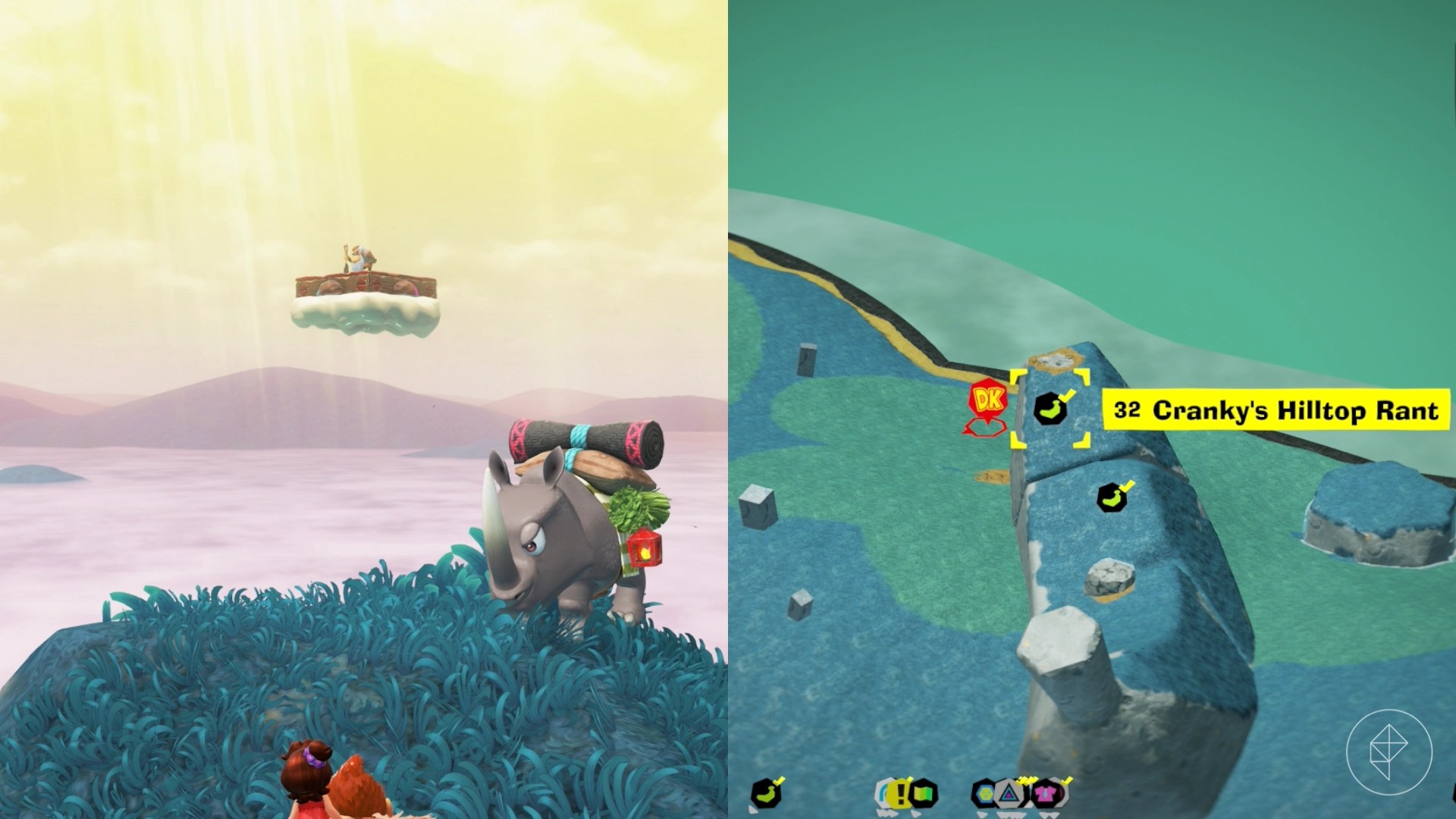Open the yellow exclamation challenge icon
Image resolution: width=1456 pixels, height=819 pixels.
pos(899,794)
